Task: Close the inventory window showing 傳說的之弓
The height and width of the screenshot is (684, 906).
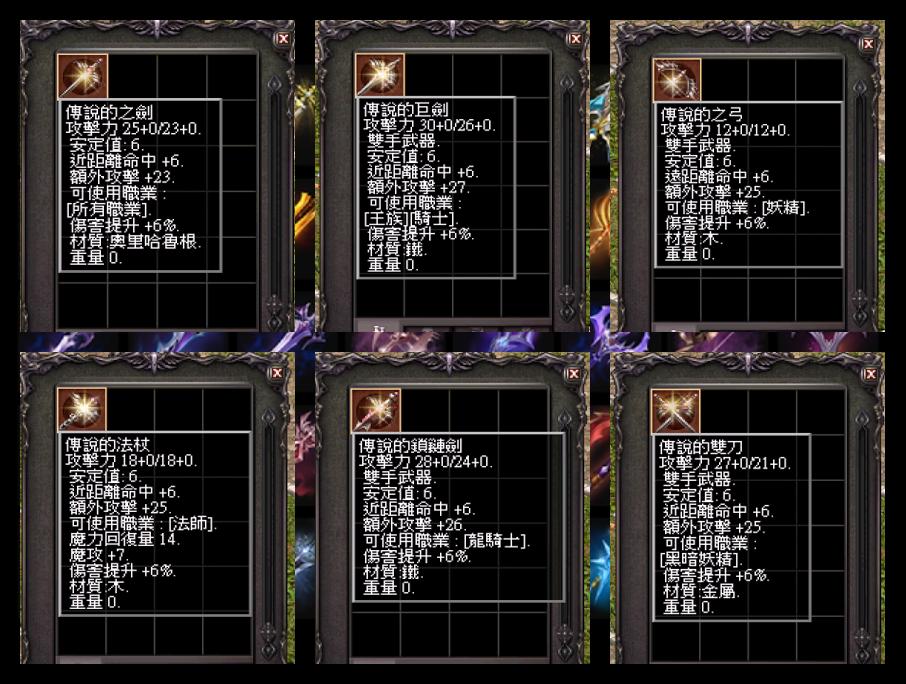Action: [x=869, y=43]
